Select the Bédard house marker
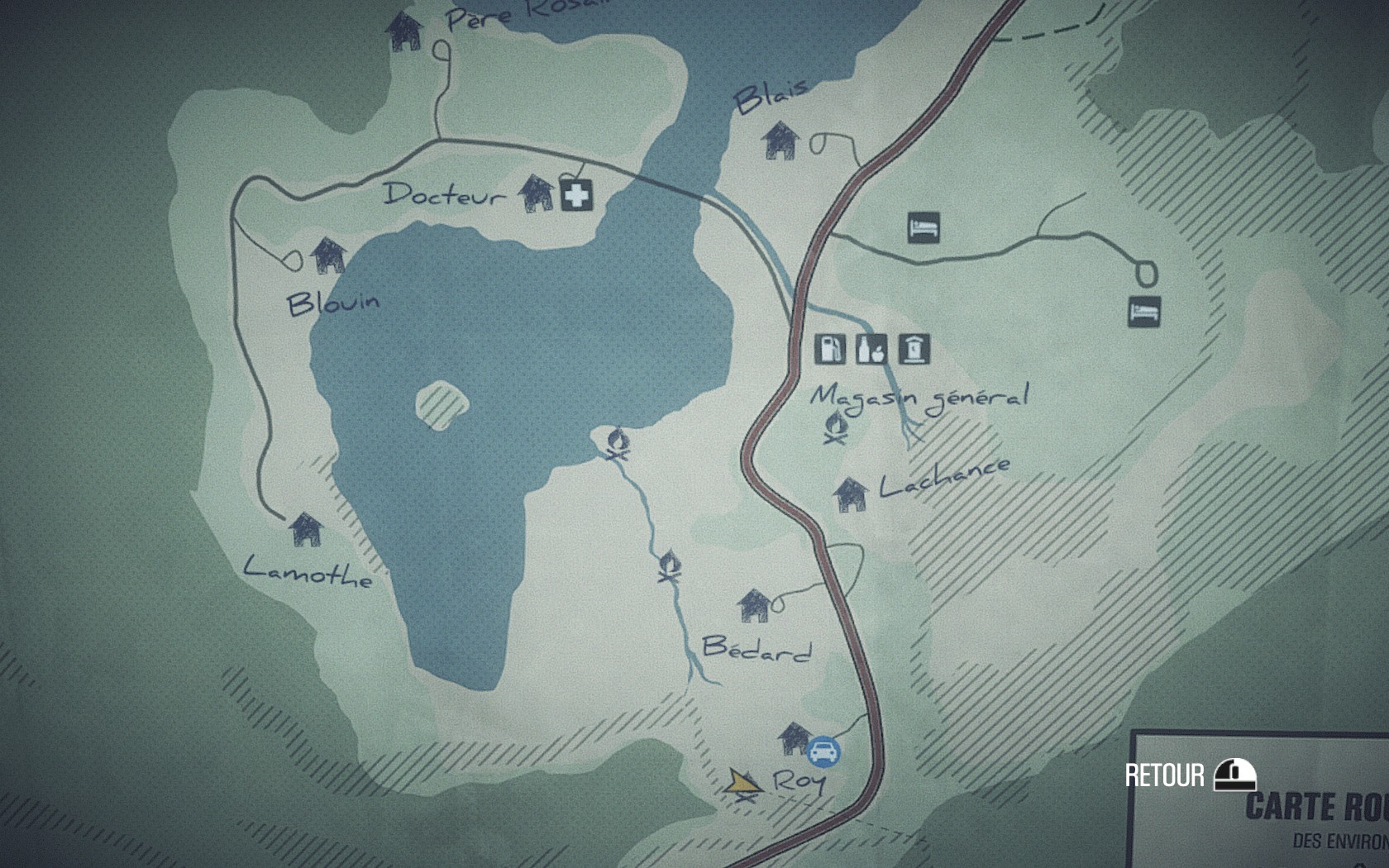 (x=754, y=605)
